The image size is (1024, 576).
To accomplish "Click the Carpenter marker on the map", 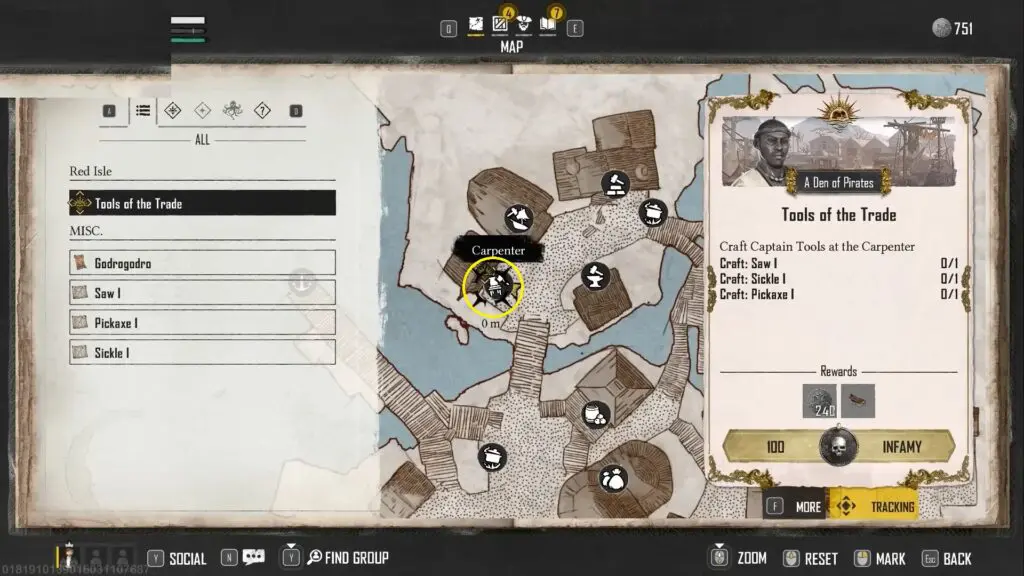I will (492, 287).
